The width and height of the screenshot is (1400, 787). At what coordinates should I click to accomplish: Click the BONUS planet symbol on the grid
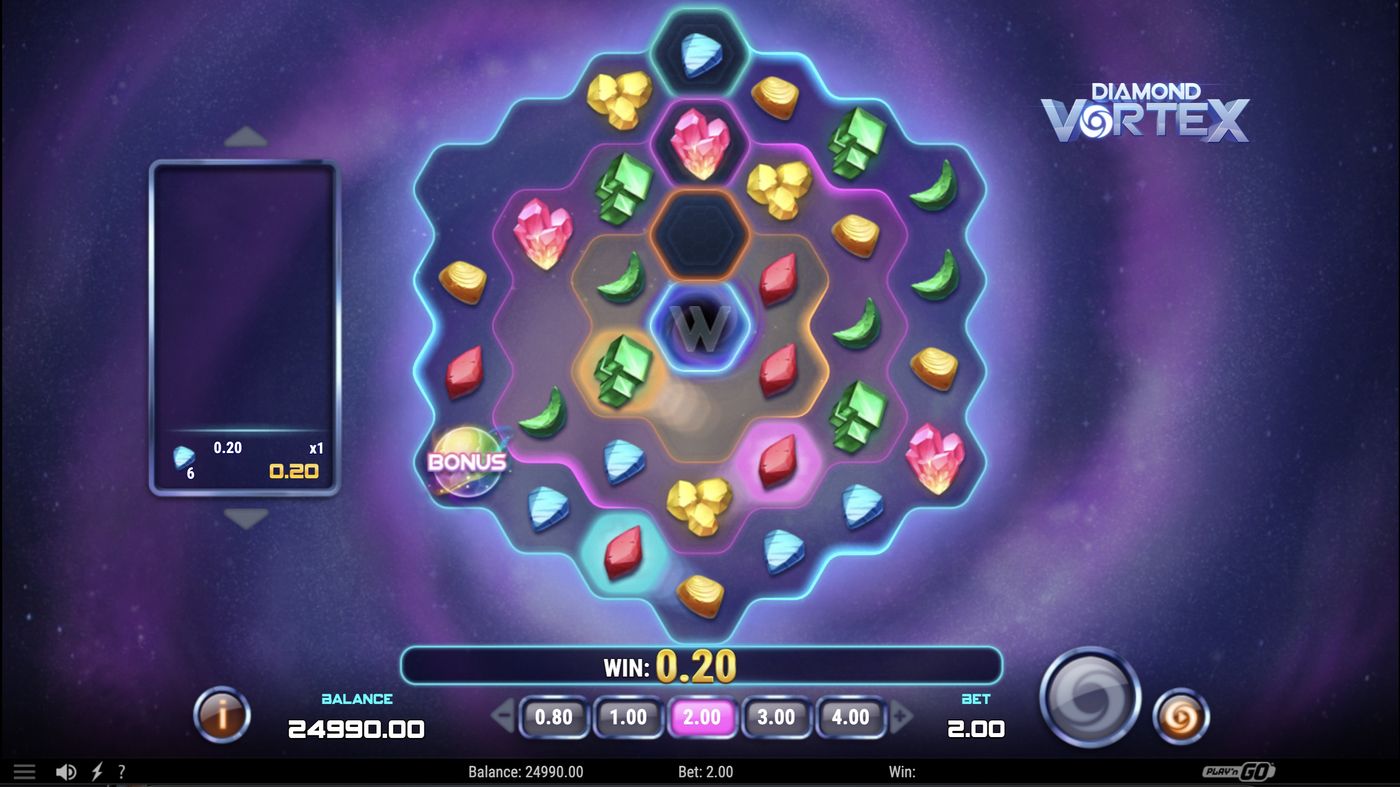pyautogui.click(x=466, y=462)
